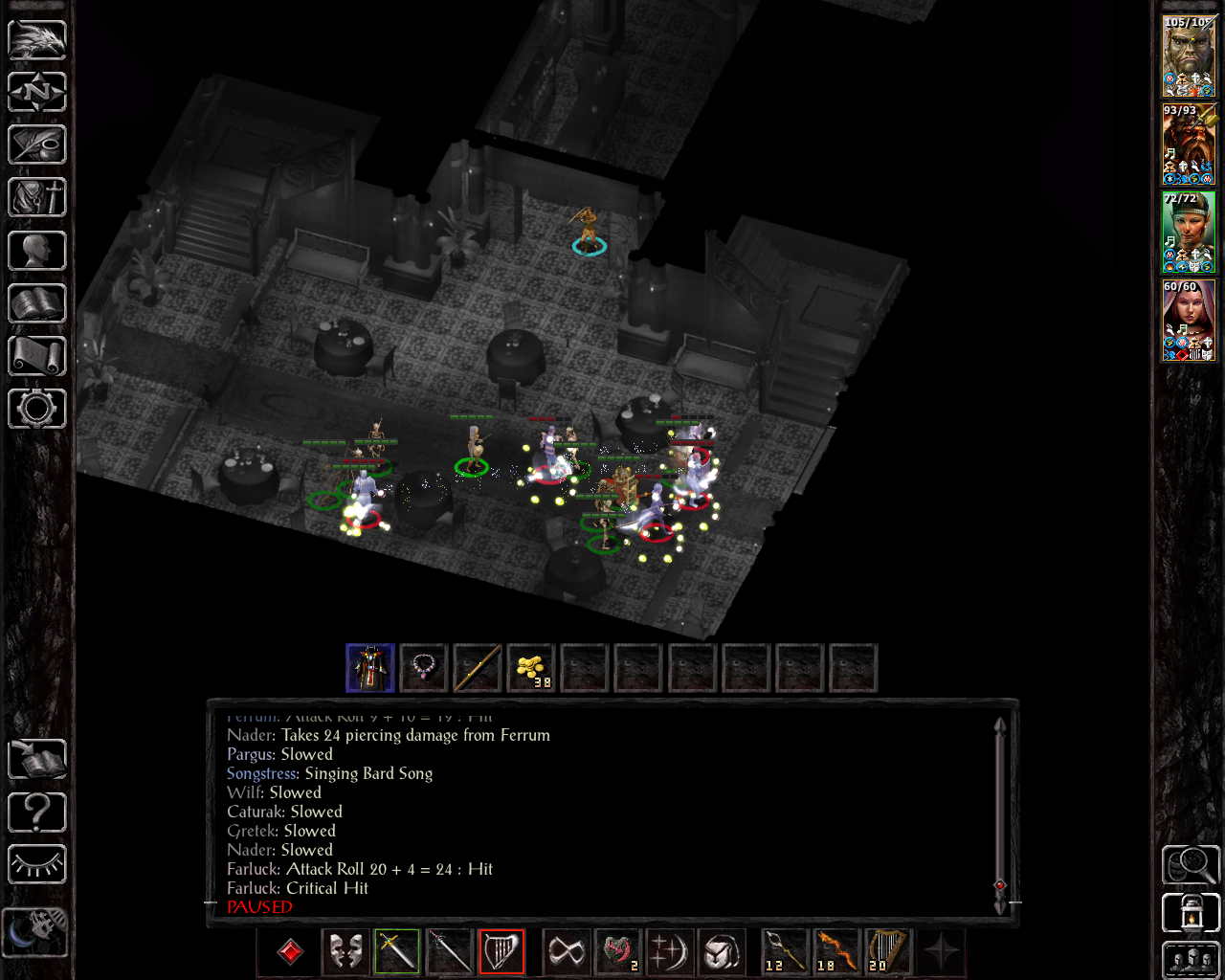The width and height of the screenshot is (1225, 980).
Task: Select the Stealth masks action
Action: pos(345,951)
